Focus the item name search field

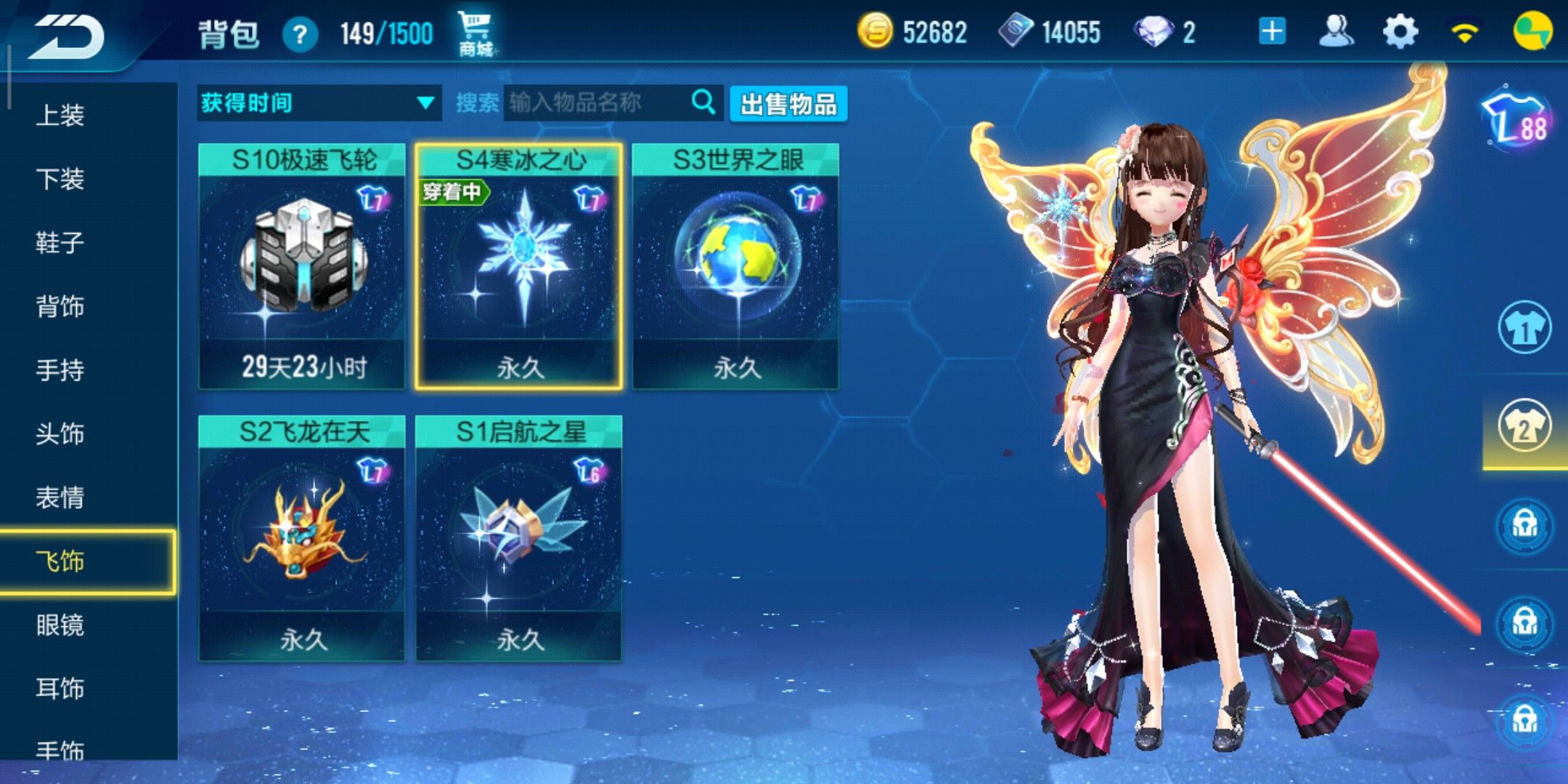[x=595, y=103]
